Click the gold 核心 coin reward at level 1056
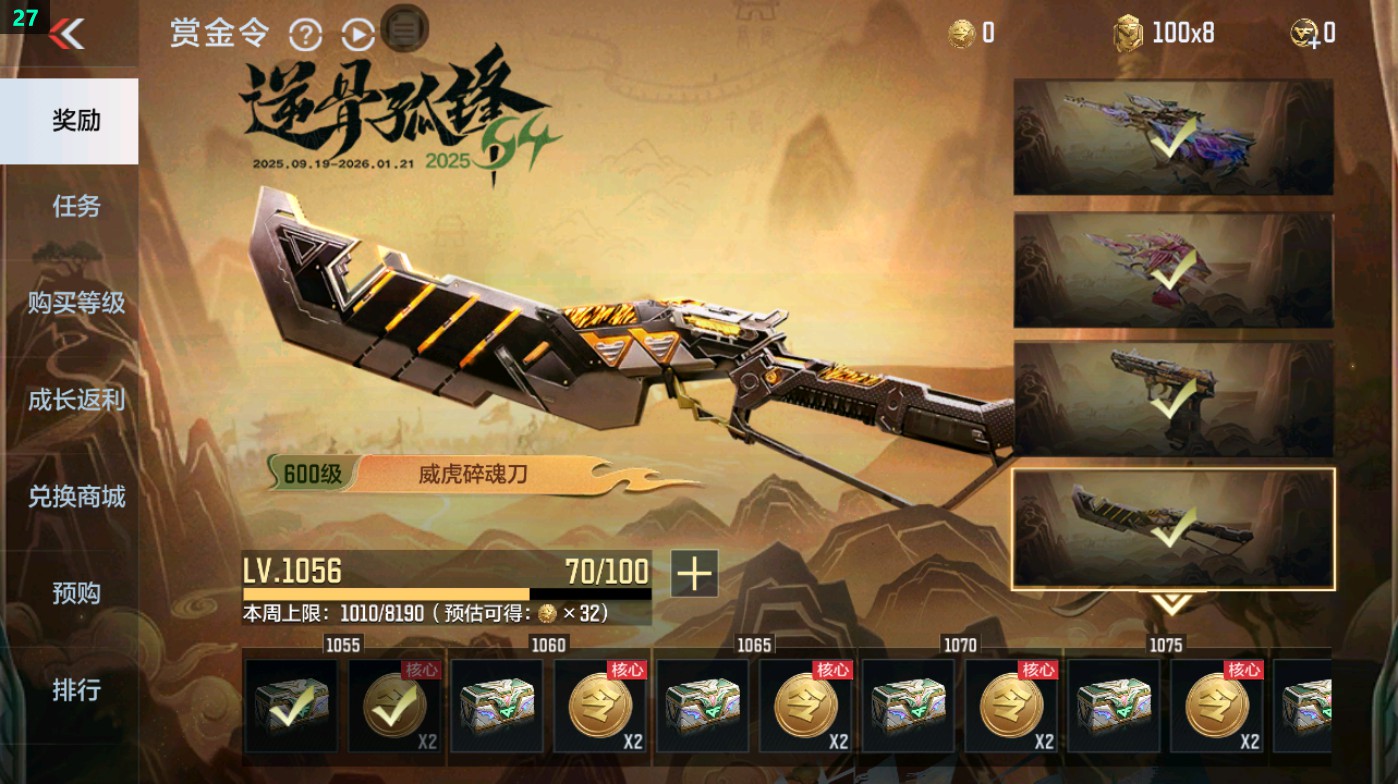This screenshot has height=784, width=1398. click(x=395, y=705)
